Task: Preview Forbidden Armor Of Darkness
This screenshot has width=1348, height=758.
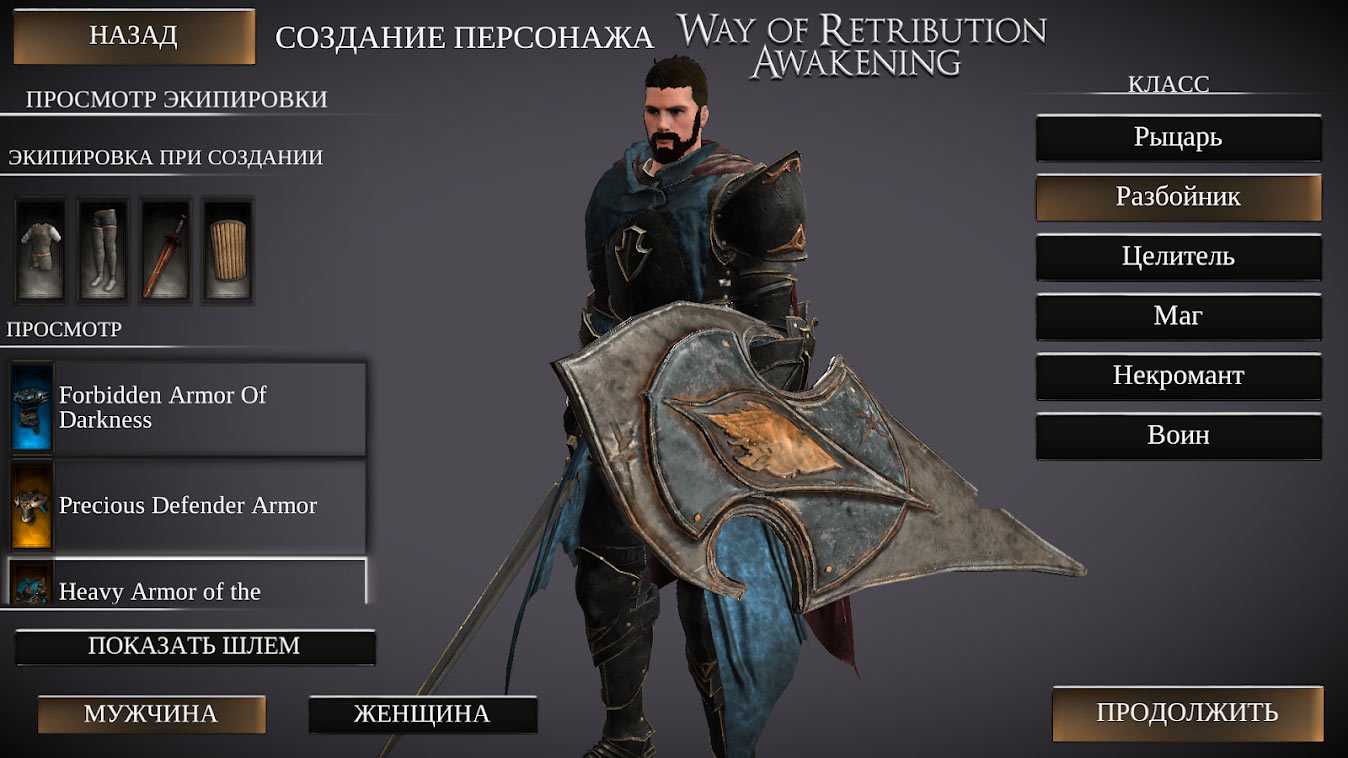Action: pyautogui.click(x=188, y=408)
